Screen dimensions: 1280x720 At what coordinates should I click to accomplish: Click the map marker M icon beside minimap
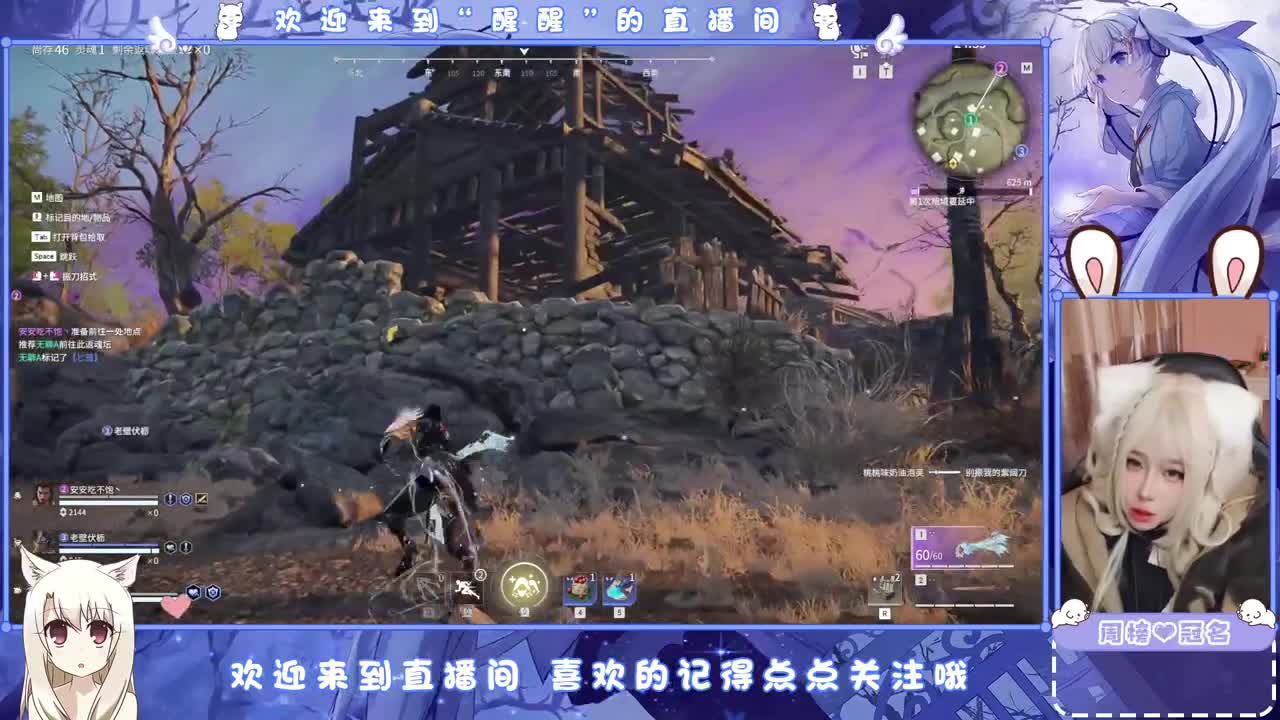(1027, 67)
